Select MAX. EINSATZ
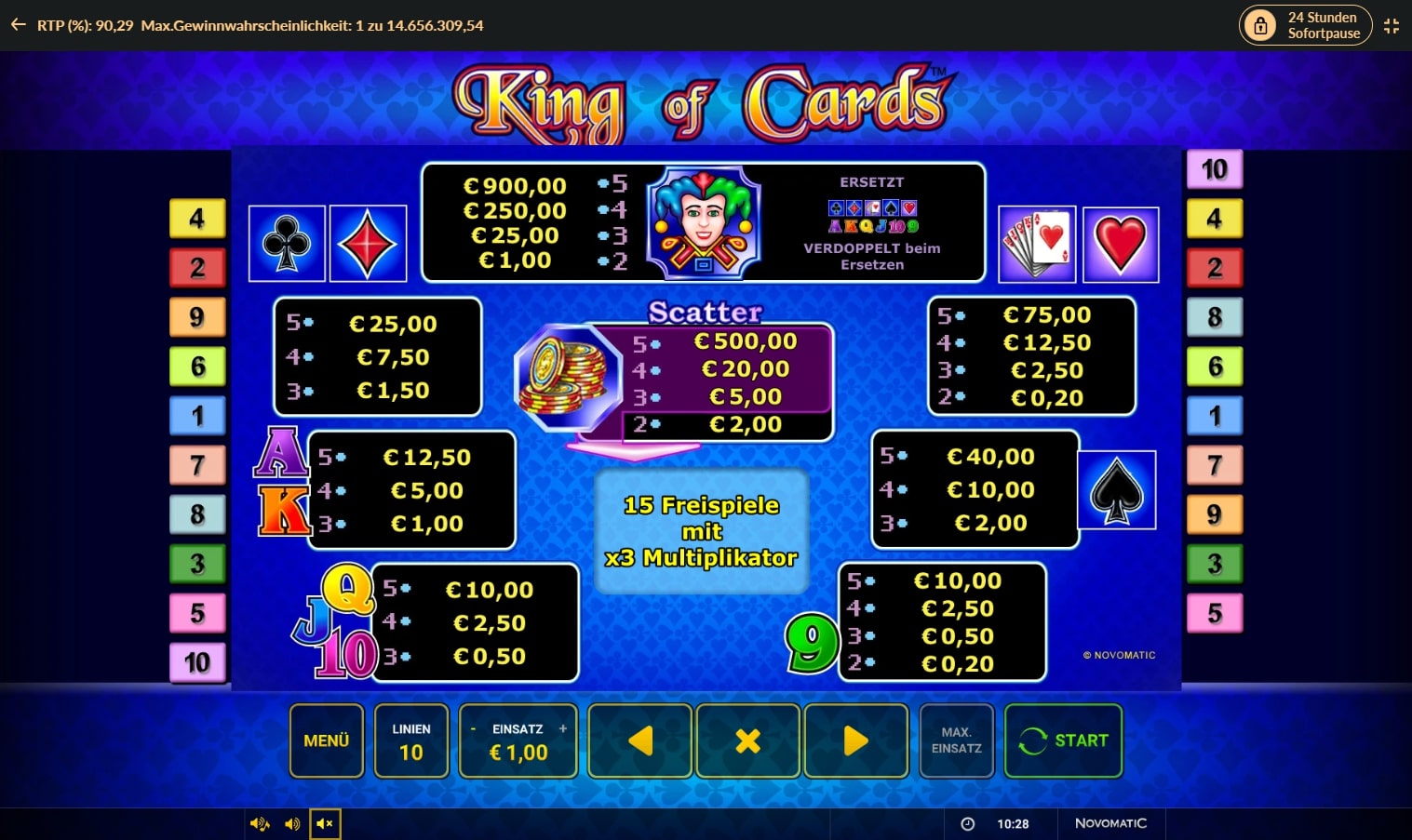Image resolution: width=1412 pixels, height=840 pixels. [956, 740]
